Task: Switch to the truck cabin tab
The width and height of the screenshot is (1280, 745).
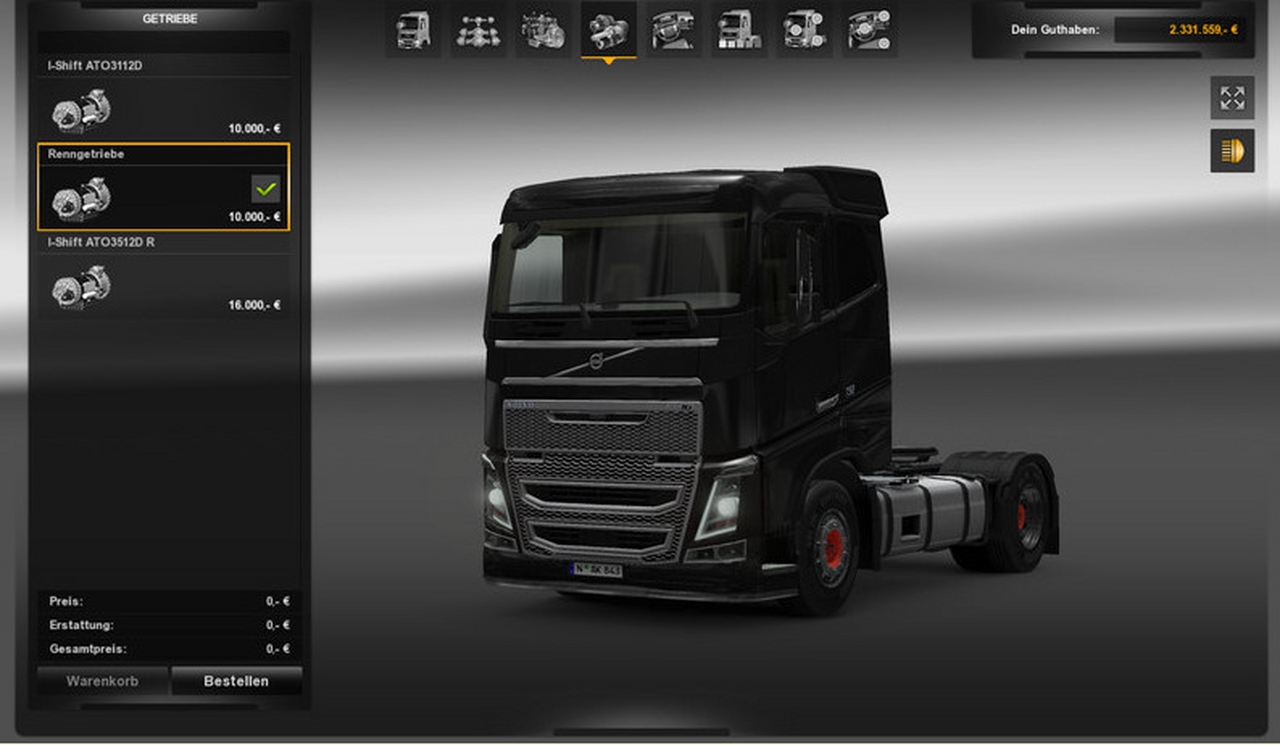Action: tap(414, 30)
